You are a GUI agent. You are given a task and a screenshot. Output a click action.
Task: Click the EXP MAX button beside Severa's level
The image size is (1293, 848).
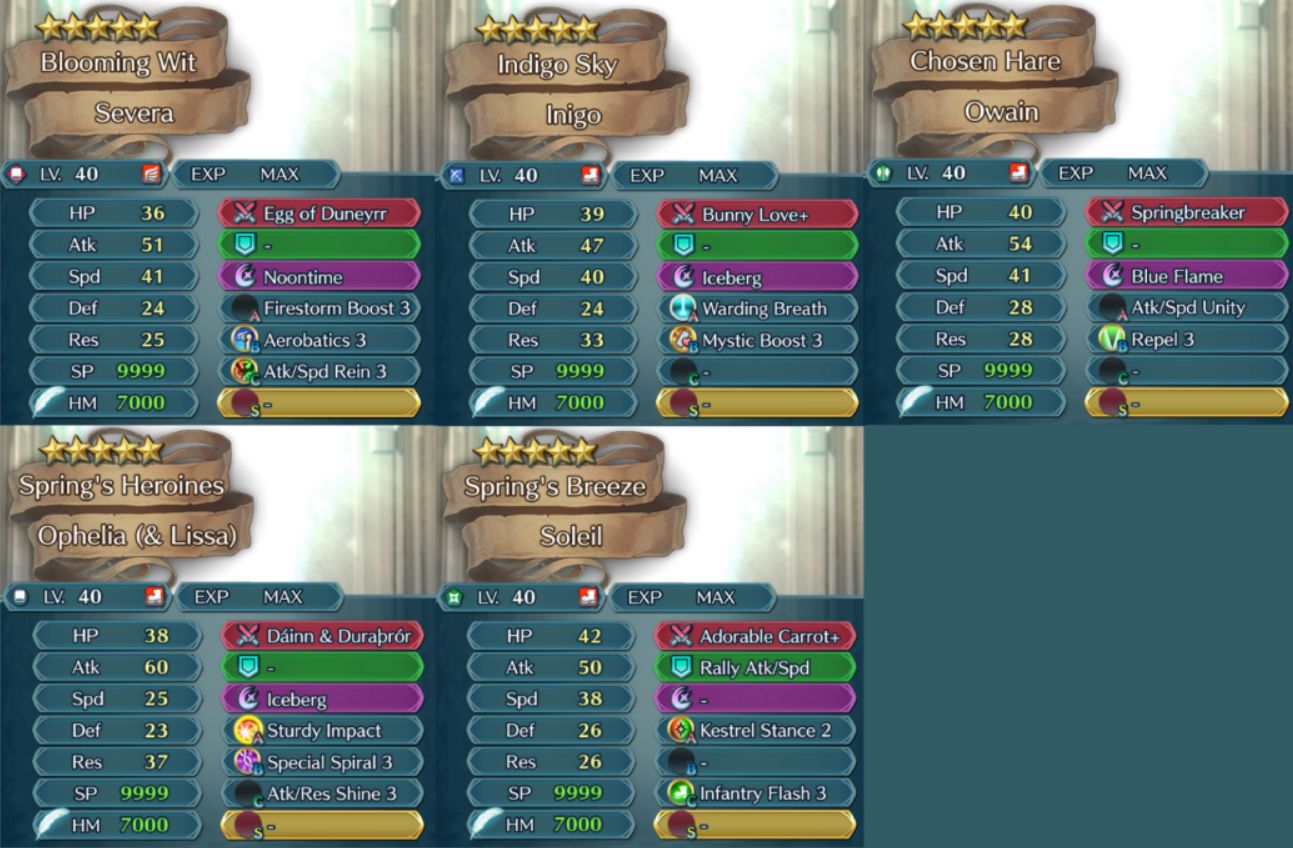pyautogui.click(x=254, y=175)
